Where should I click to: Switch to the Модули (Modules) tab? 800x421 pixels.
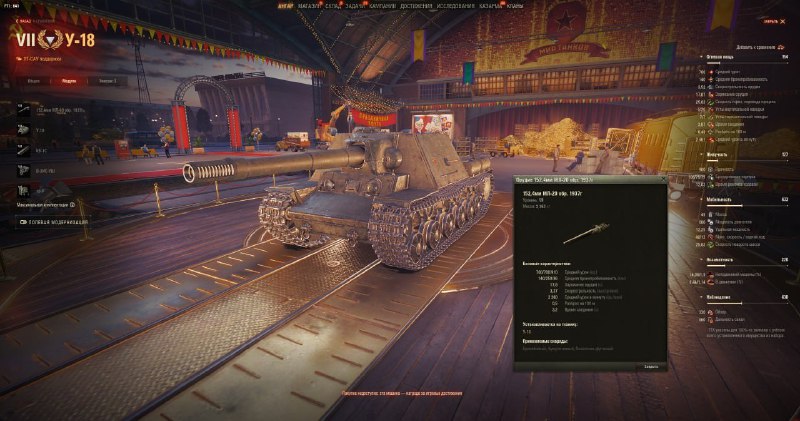click(x=68, y=80)
